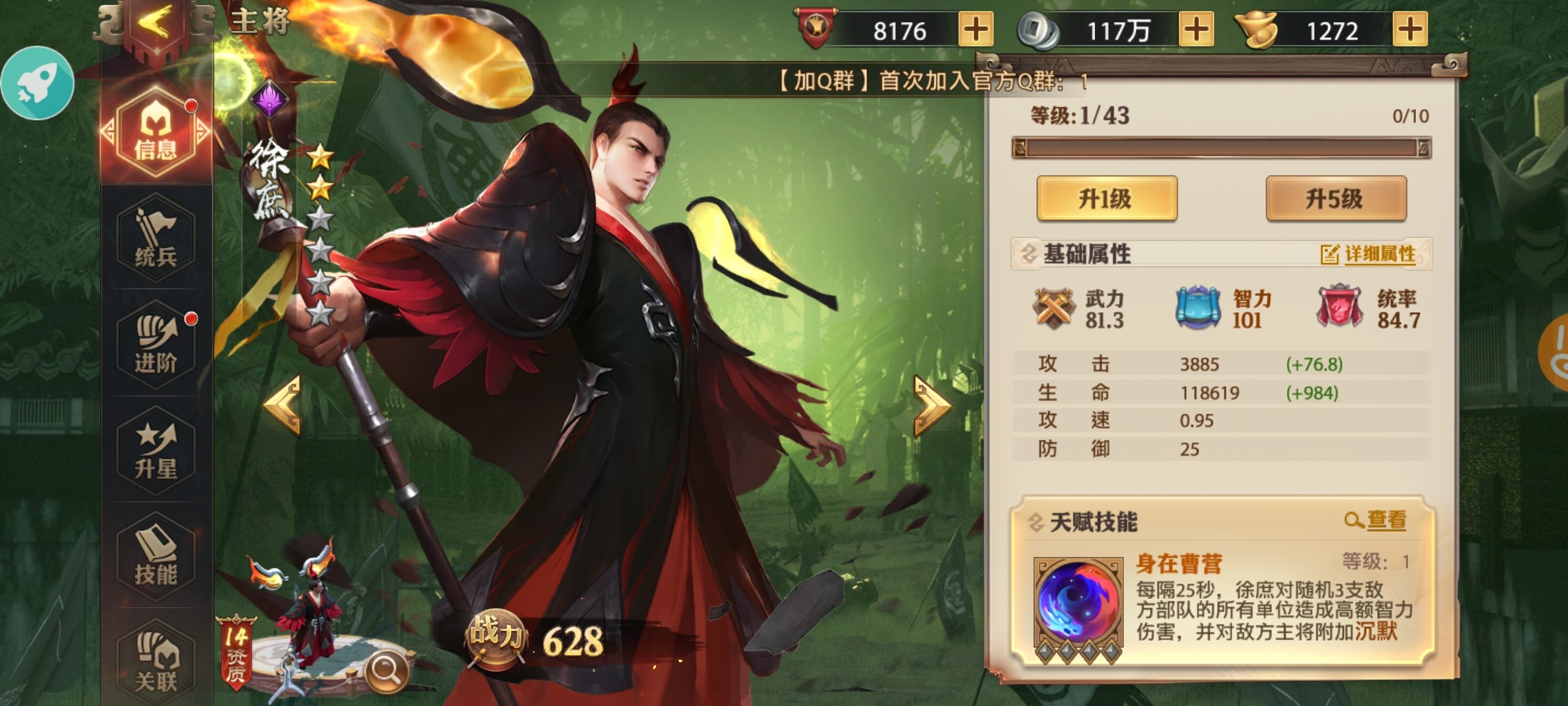Click the copper coin currency icon
Screen dimensions: 1568x706
point(1039,29)
